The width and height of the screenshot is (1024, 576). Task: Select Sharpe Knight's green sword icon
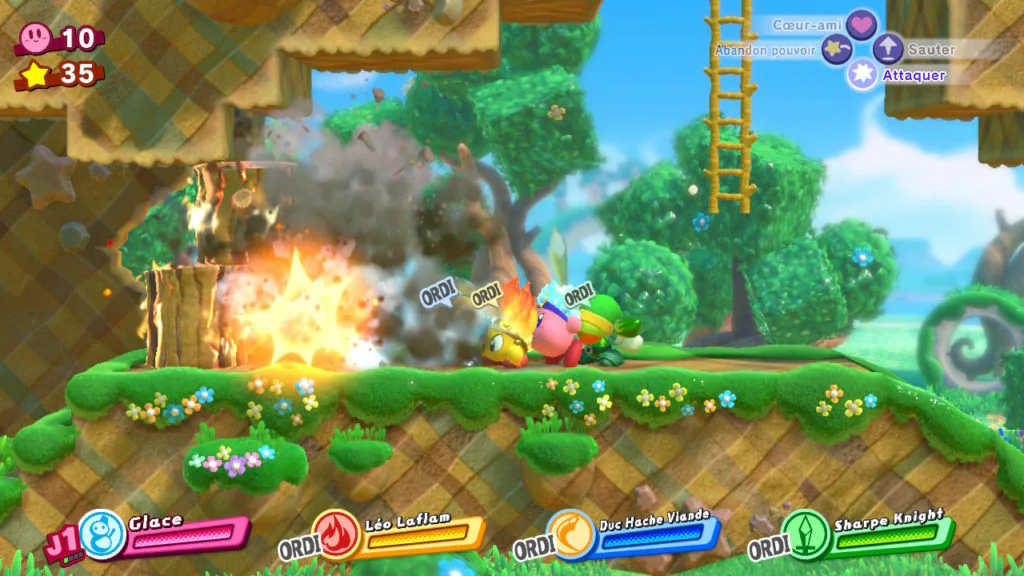point(804,534)
